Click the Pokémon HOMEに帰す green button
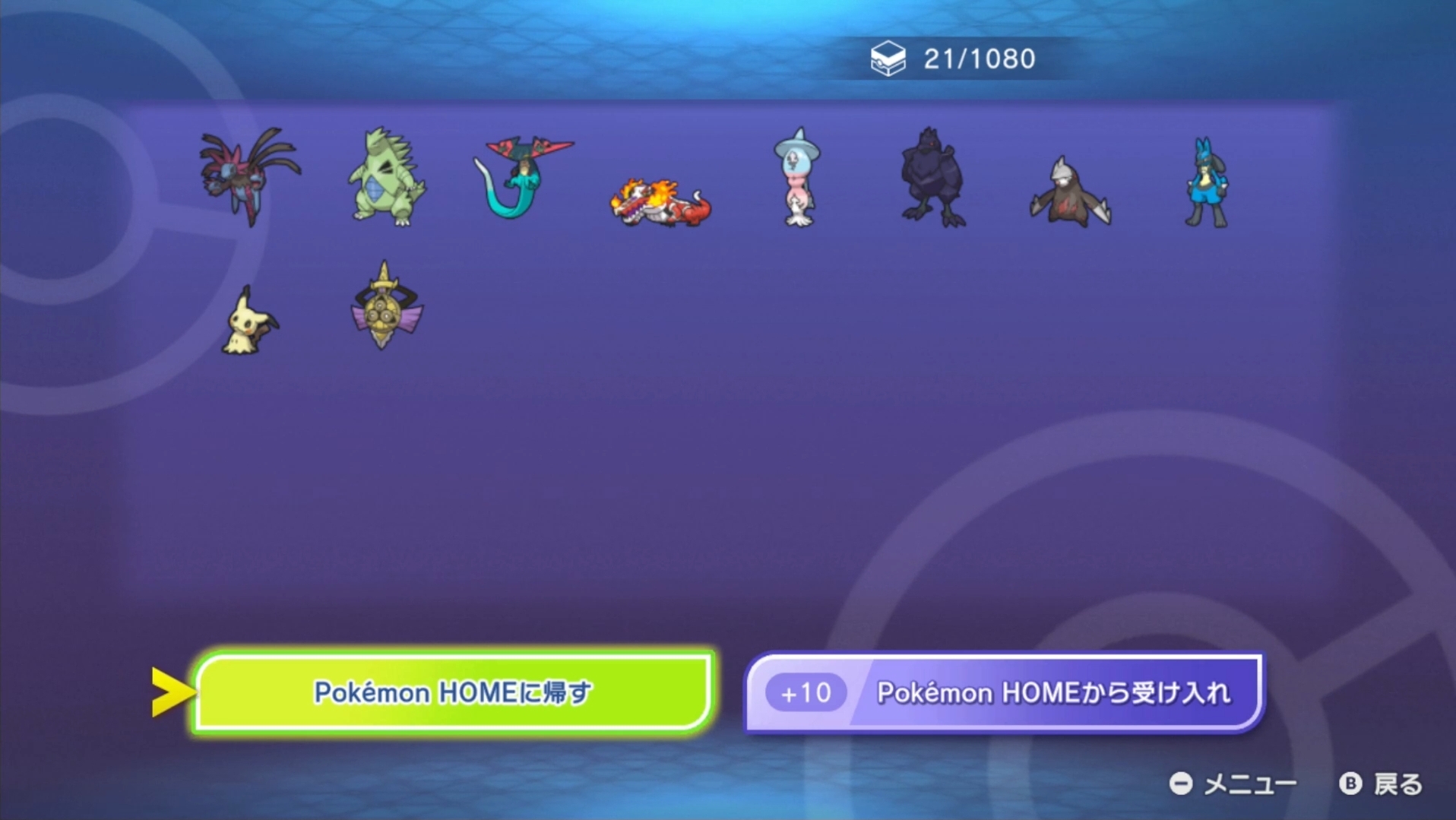Screen dimensions: 1456x820 click(x=454, y=692)
